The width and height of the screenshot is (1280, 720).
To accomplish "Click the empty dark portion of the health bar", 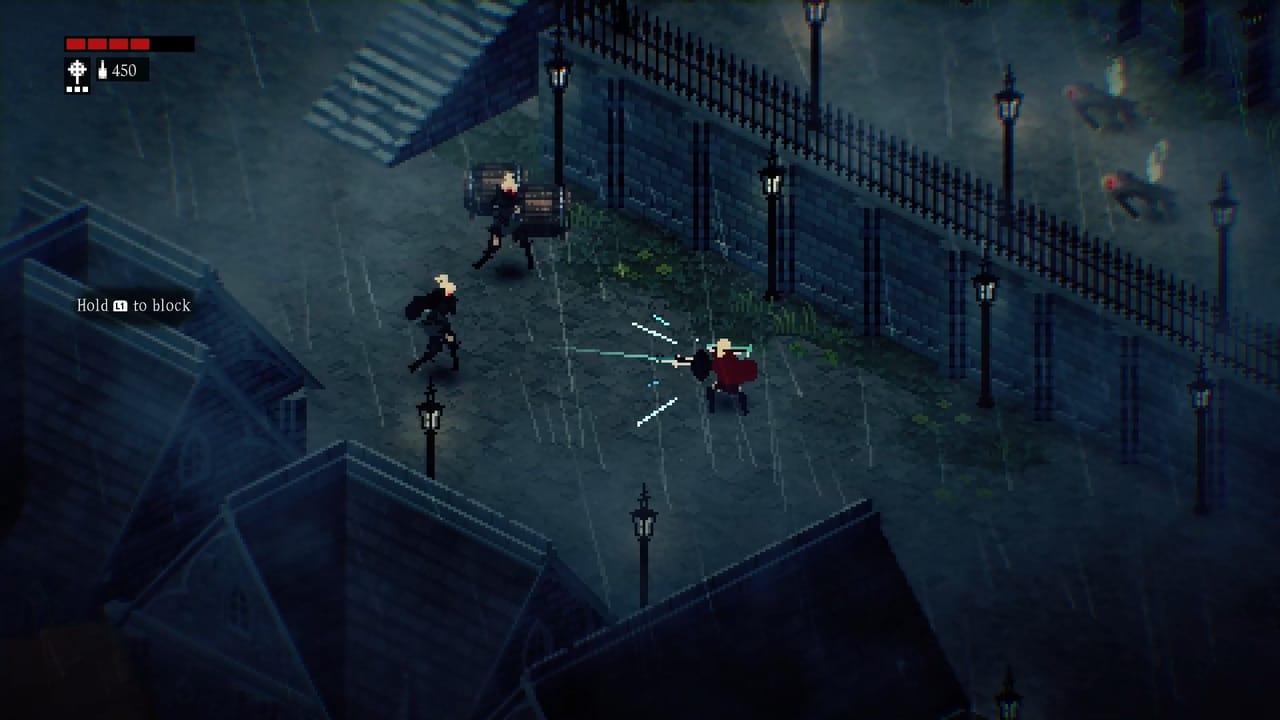I will 172,43.
